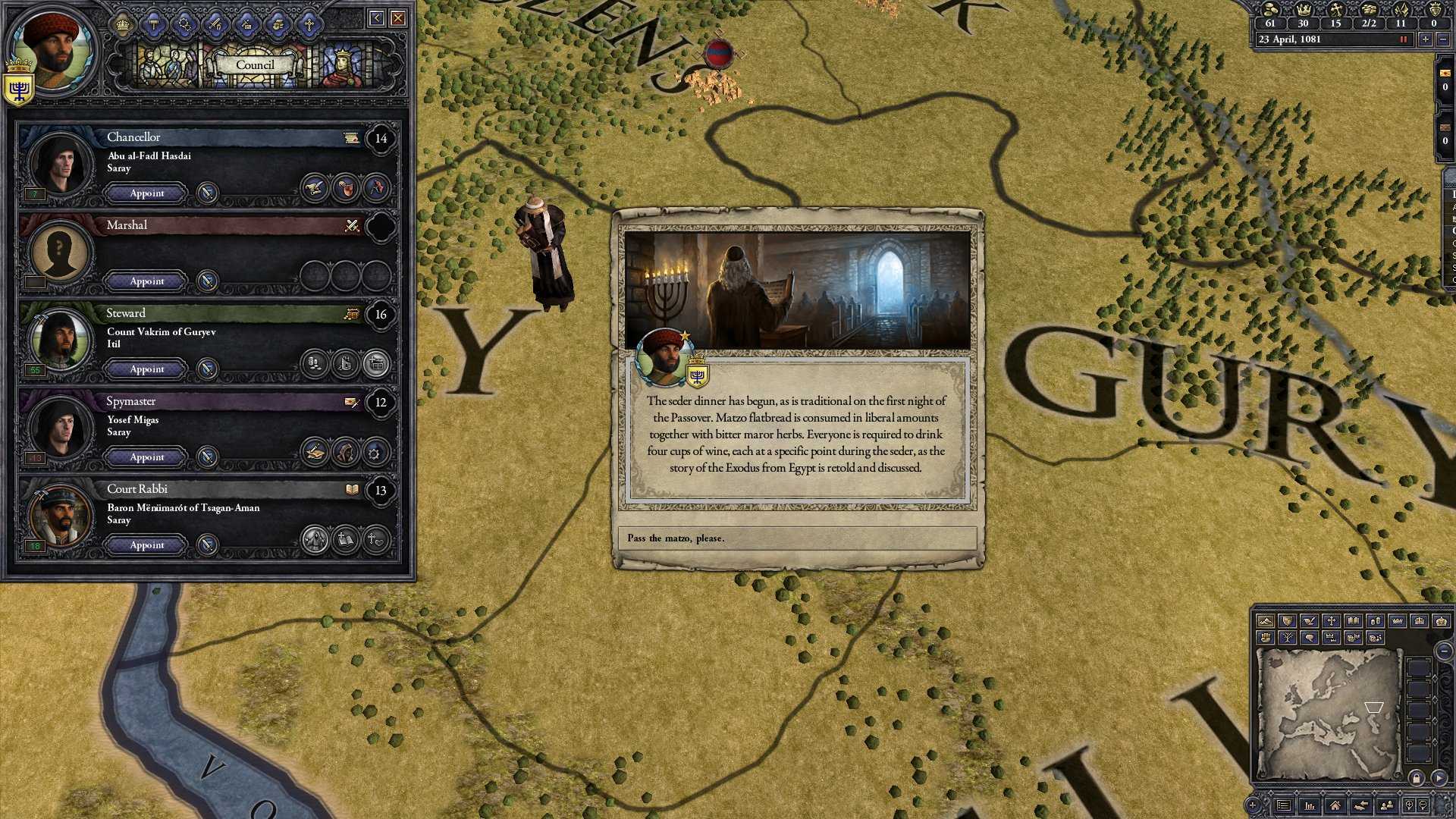Lock the minimap panel with the padlock

pos(1417,777)
